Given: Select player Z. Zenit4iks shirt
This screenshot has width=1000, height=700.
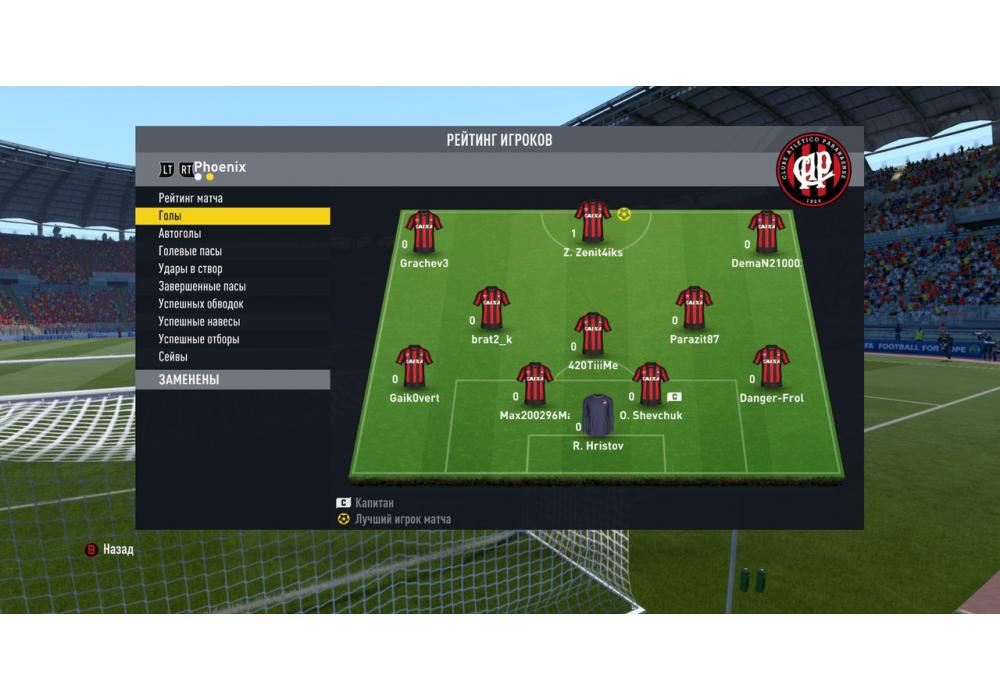Looking at the screenshot, I should click(x=593, y=222).
